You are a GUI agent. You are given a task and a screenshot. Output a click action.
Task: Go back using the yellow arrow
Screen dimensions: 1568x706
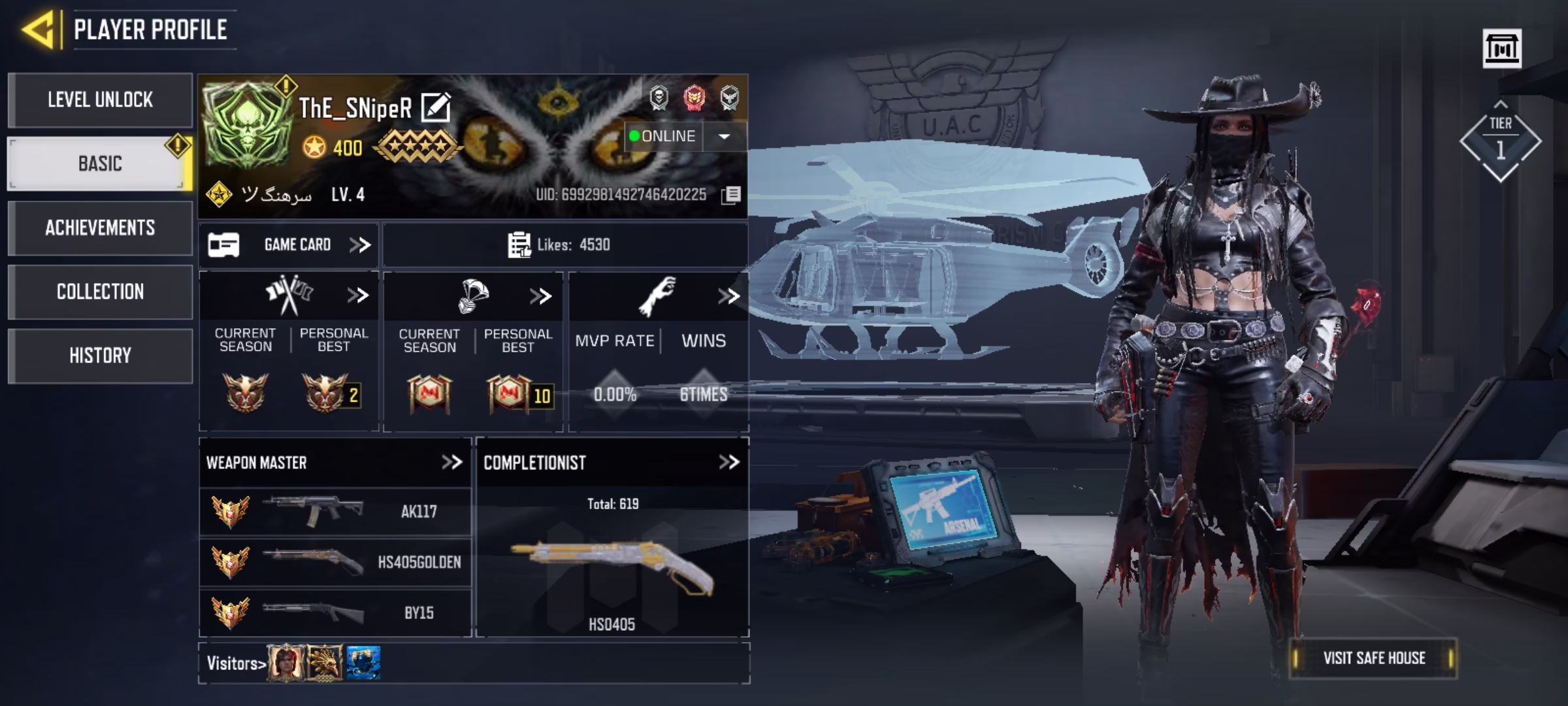pos(38,29)
